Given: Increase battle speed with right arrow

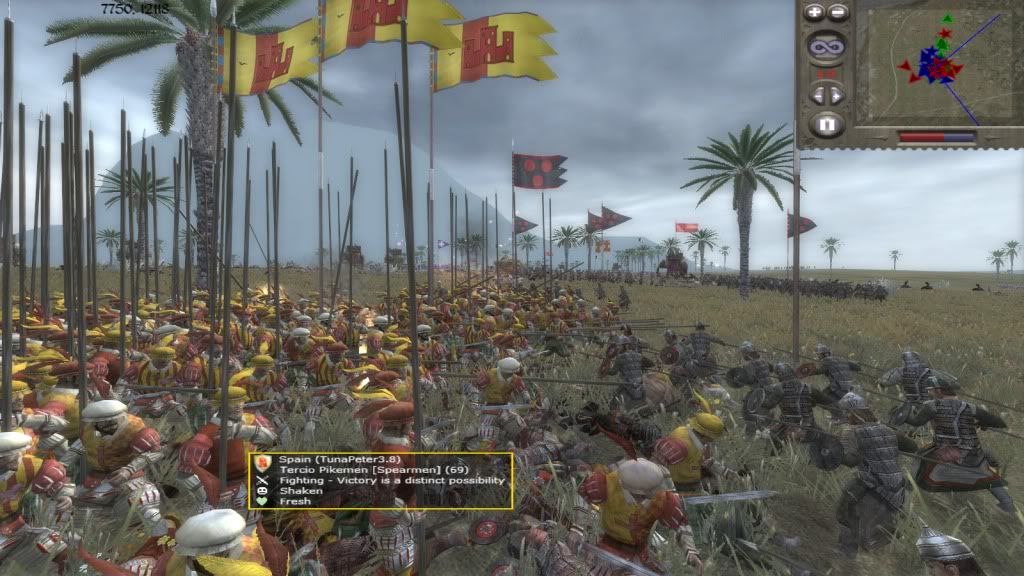Looking at the screenshot, I should click(836, 95).
